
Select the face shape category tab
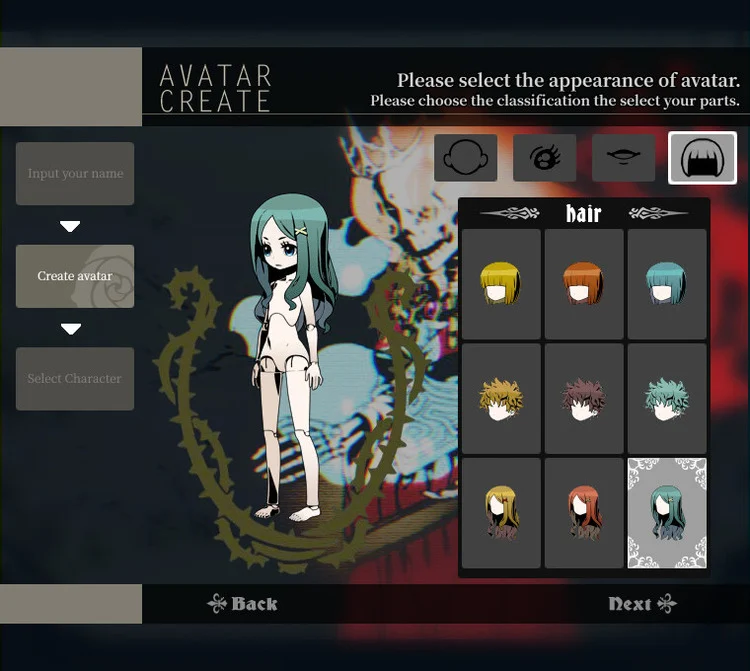(x=465, y=158)
